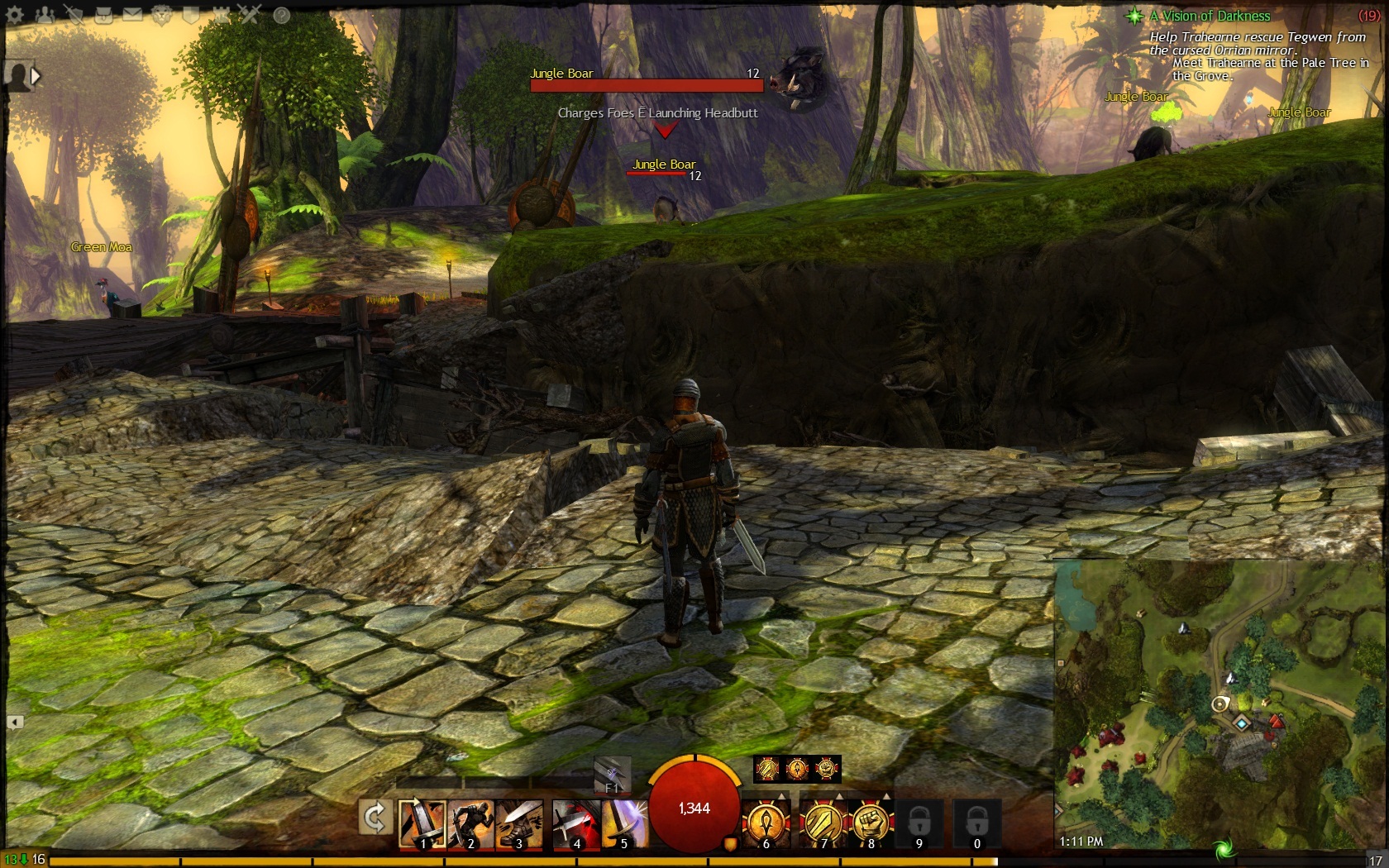
Task: Open the game menu gear icon
Action: click(15, 15)
